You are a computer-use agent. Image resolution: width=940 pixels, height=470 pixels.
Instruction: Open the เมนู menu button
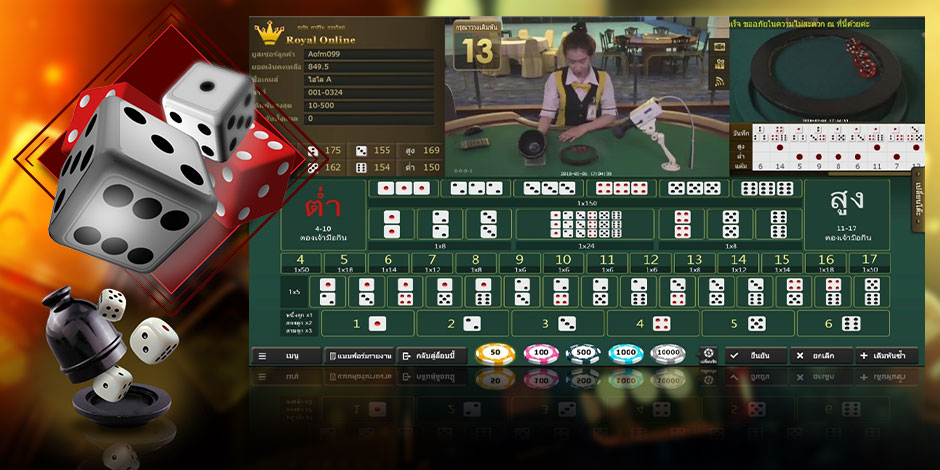click(285, 355)
